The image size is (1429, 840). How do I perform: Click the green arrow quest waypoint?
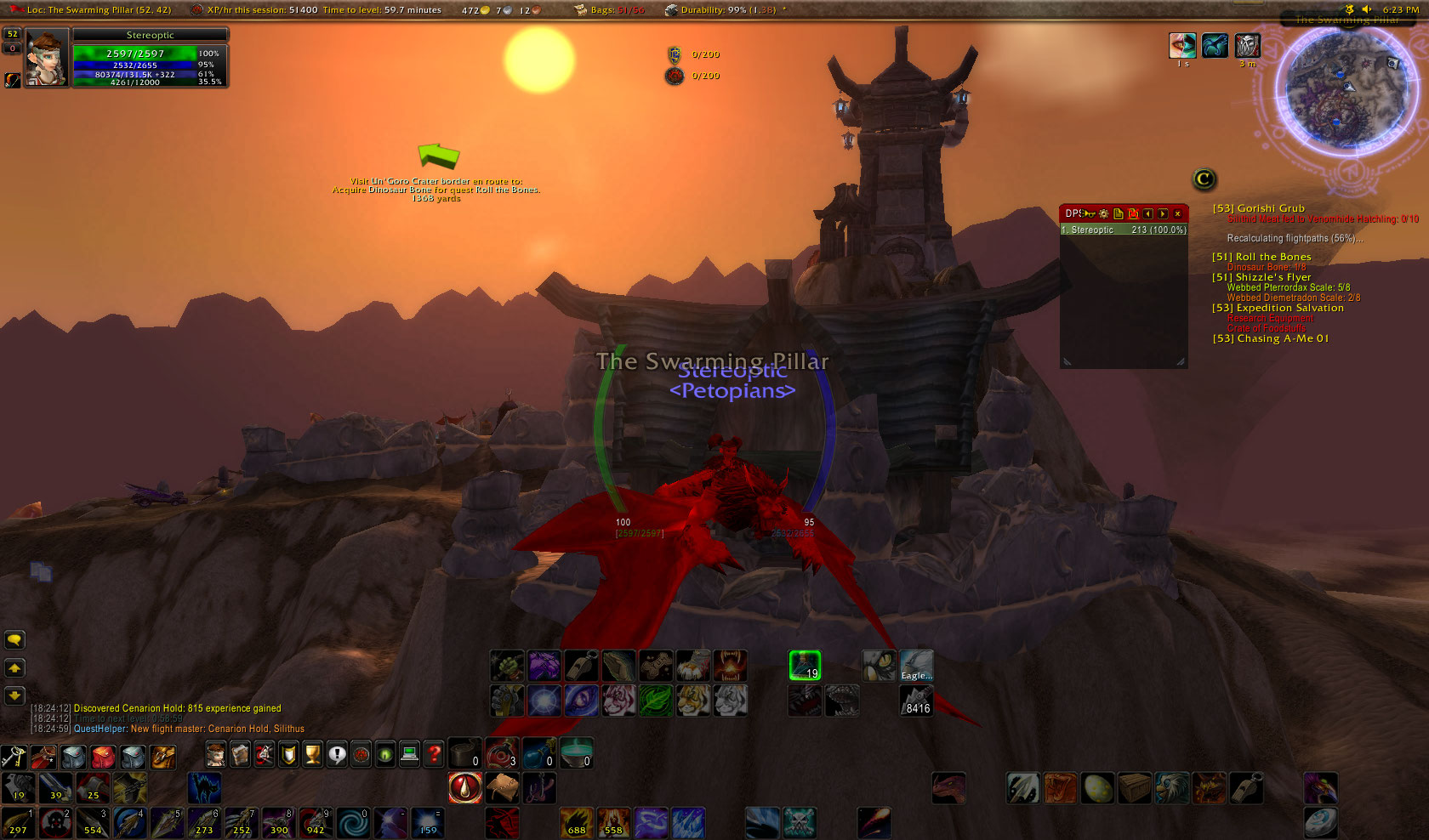click(439, 156)
